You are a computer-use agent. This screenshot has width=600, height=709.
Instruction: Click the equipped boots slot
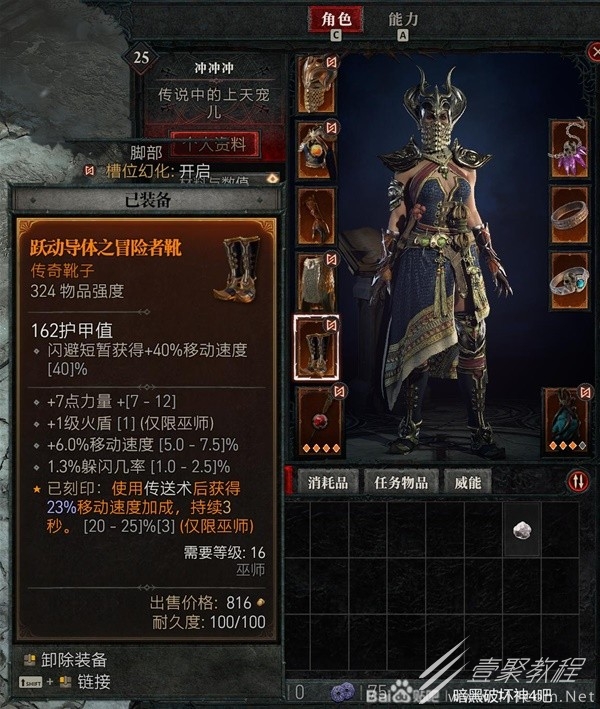click(317, 347)
